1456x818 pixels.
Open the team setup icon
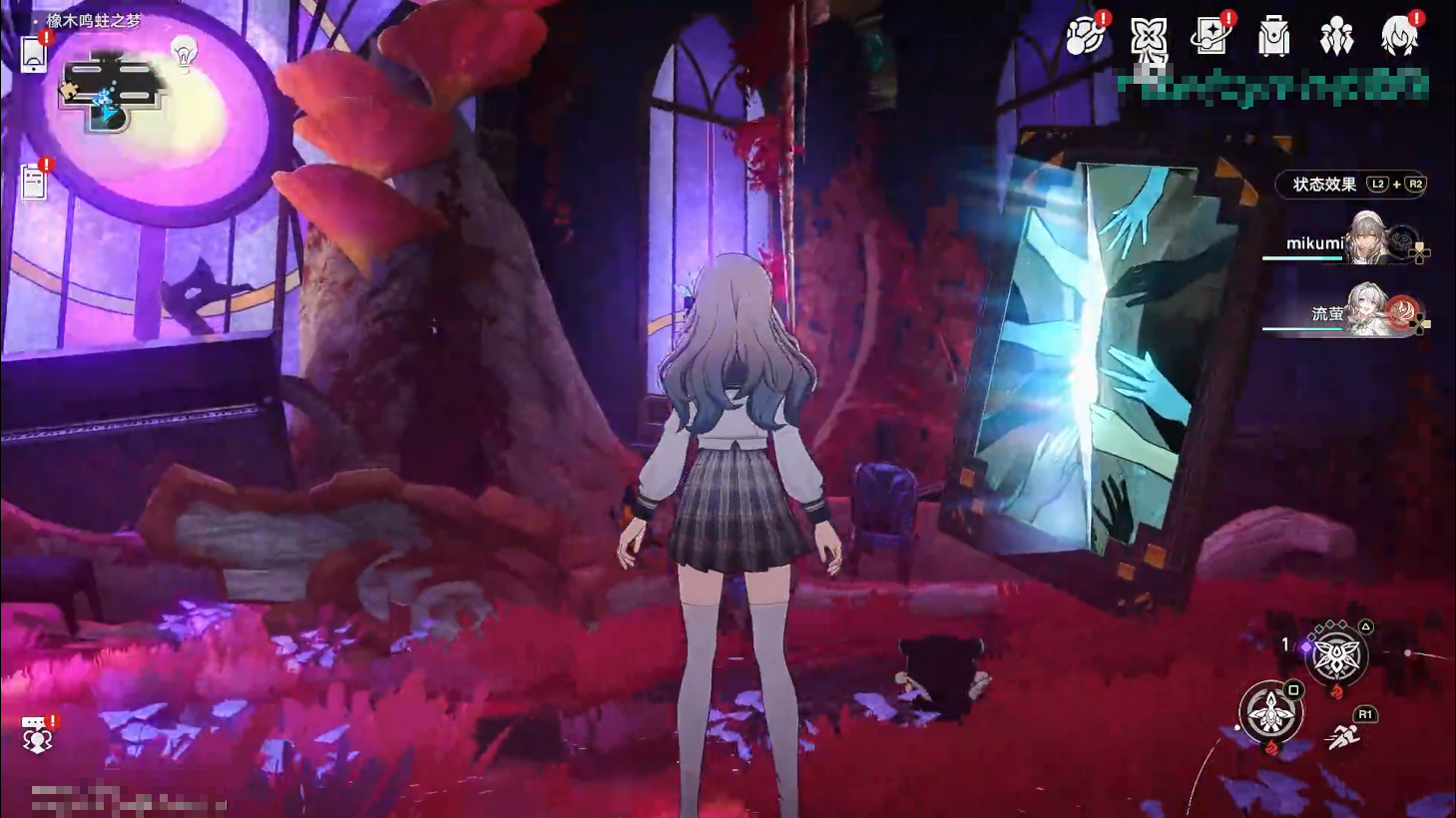(x=1335, y=38)
